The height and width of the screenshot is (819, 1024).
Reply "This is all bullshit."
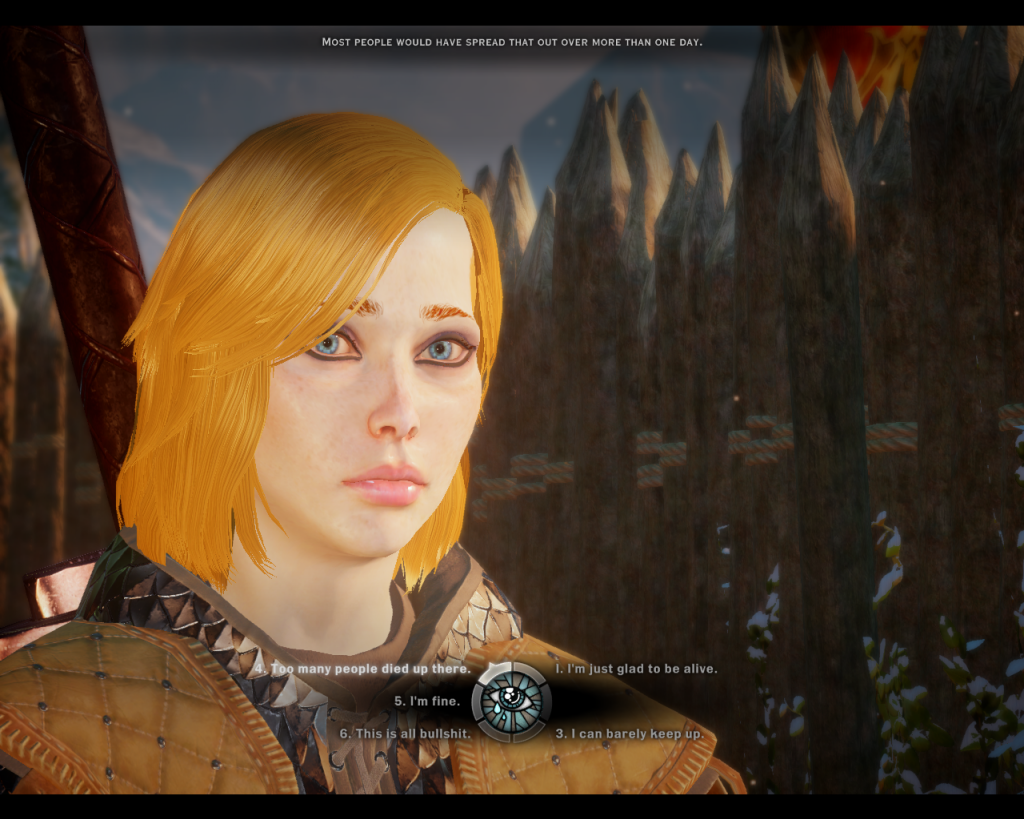400,733
